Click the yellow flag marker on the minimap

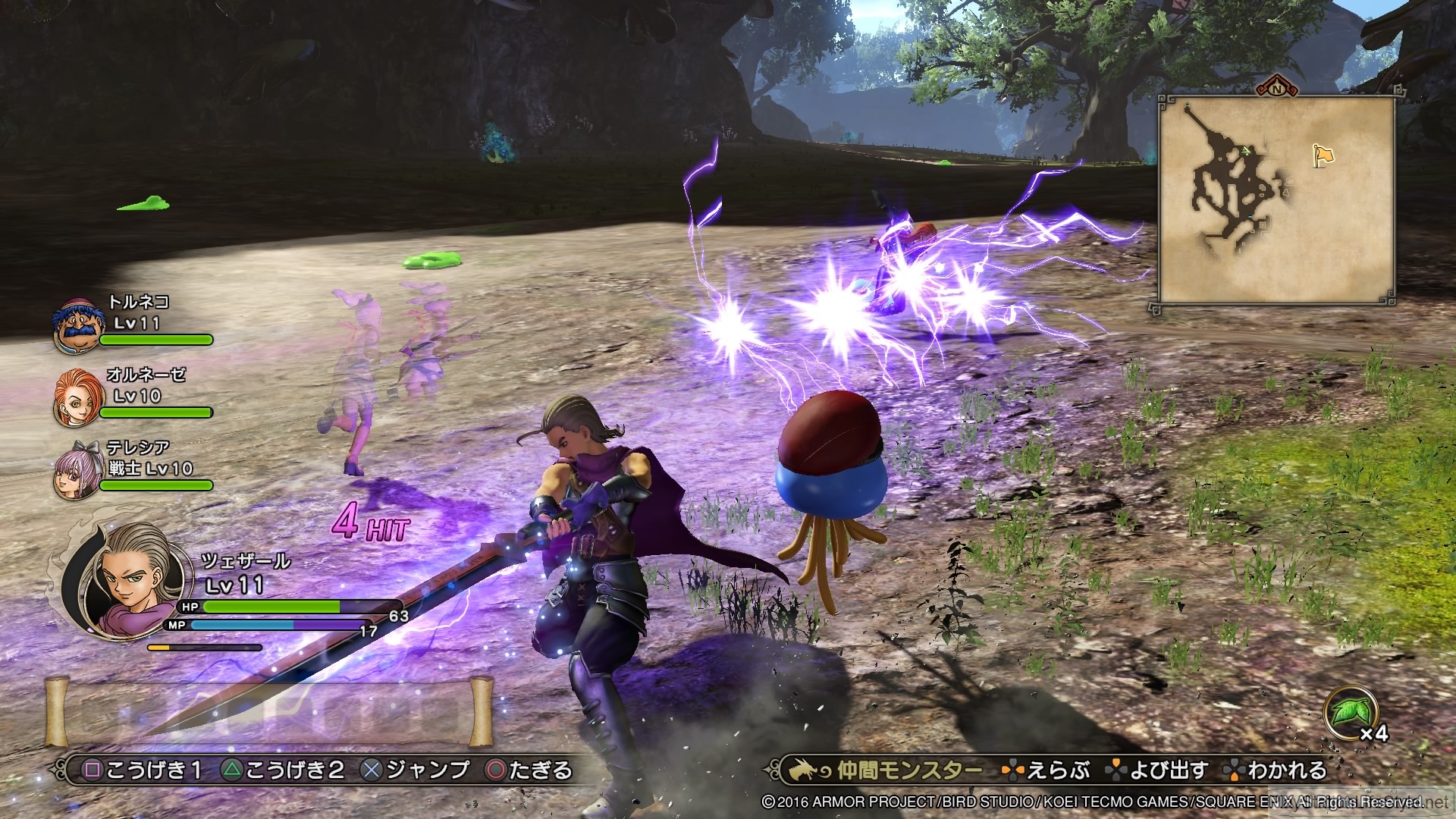[1325, 154]
